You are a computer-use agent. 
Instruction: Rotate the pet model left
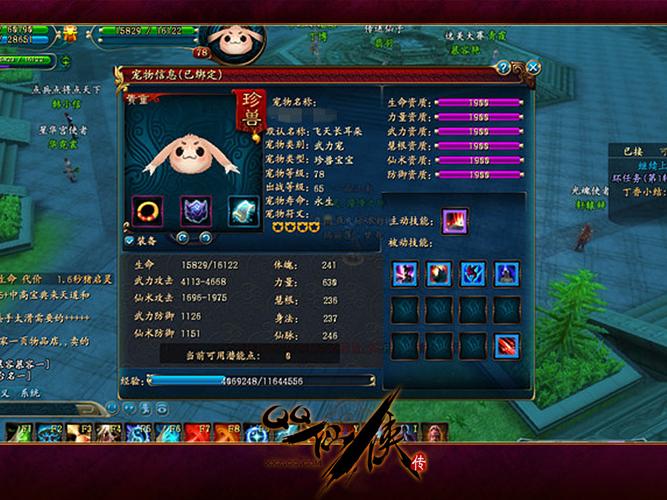[x=182, y=238]
